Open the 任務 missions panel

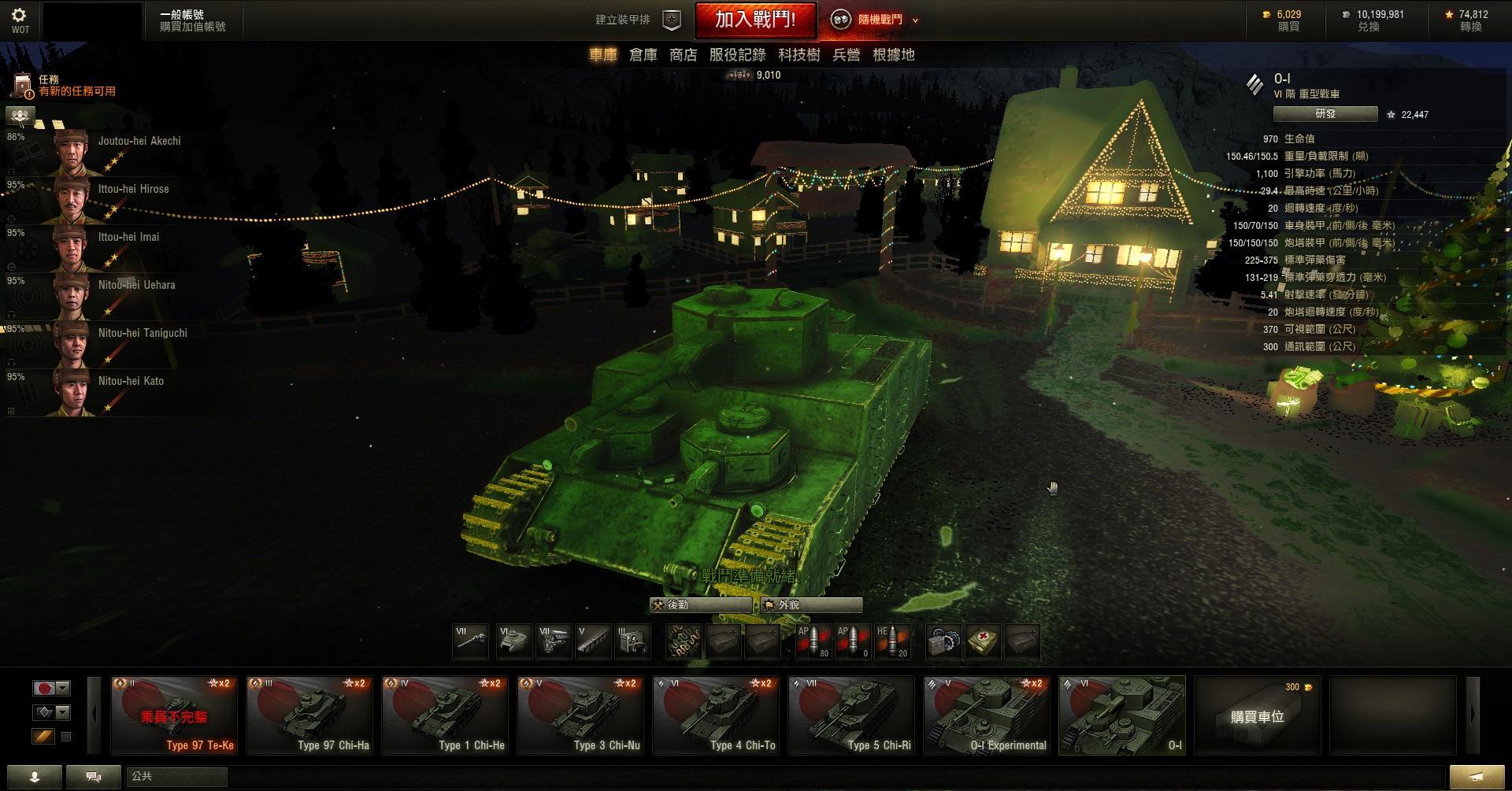click(49, 85)
